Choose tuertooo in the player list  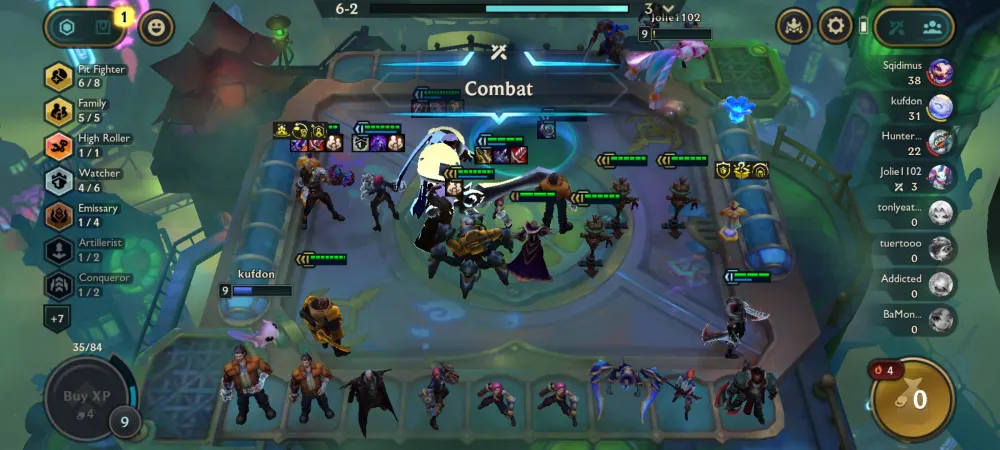pyautogui.click(x=939, y=248)
